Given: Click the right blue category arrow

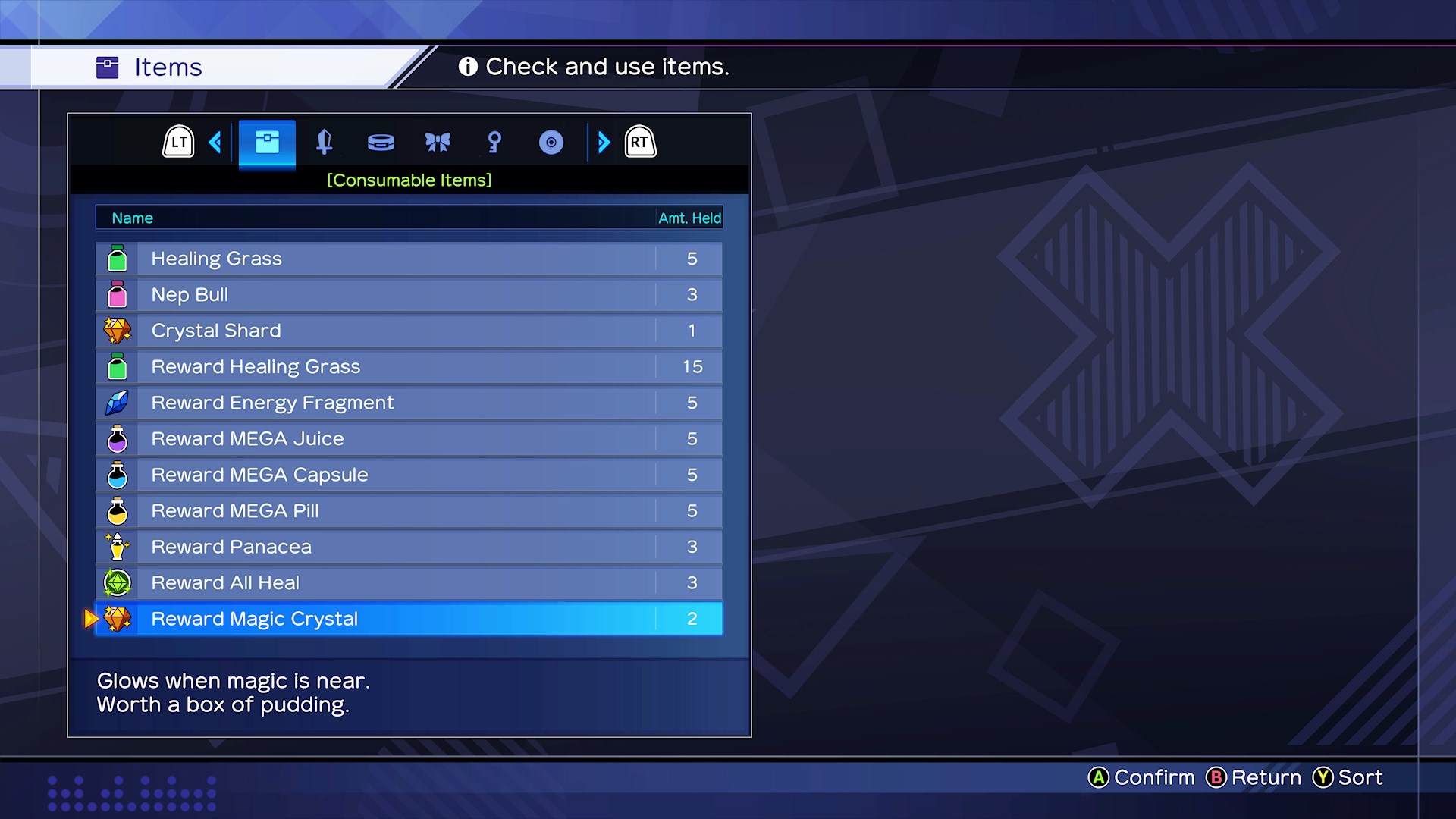Looking at the screenshot, I should click(x=604, y=142).
